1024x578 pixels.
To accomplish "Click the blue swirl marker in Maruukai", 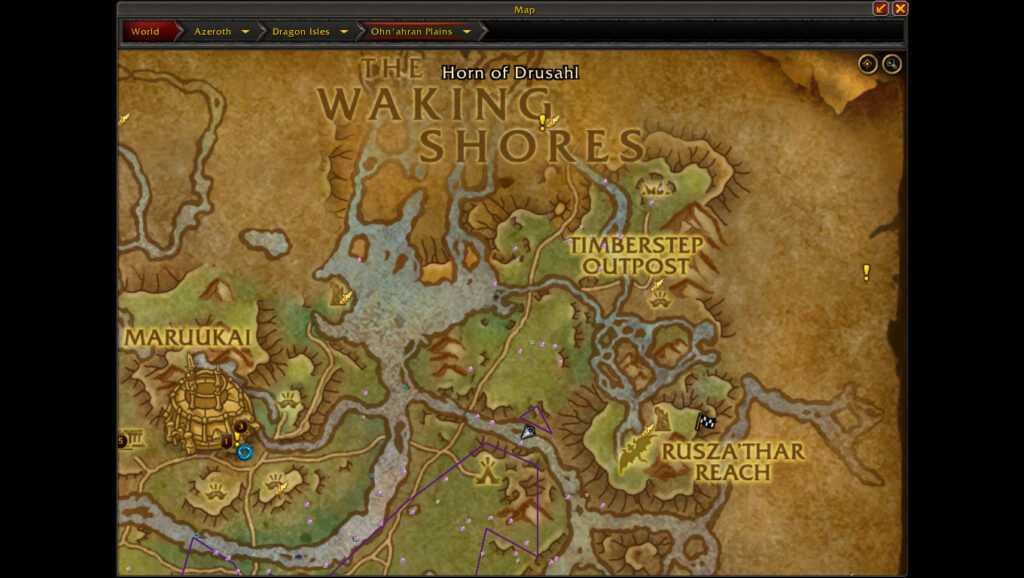I will 244,452.
